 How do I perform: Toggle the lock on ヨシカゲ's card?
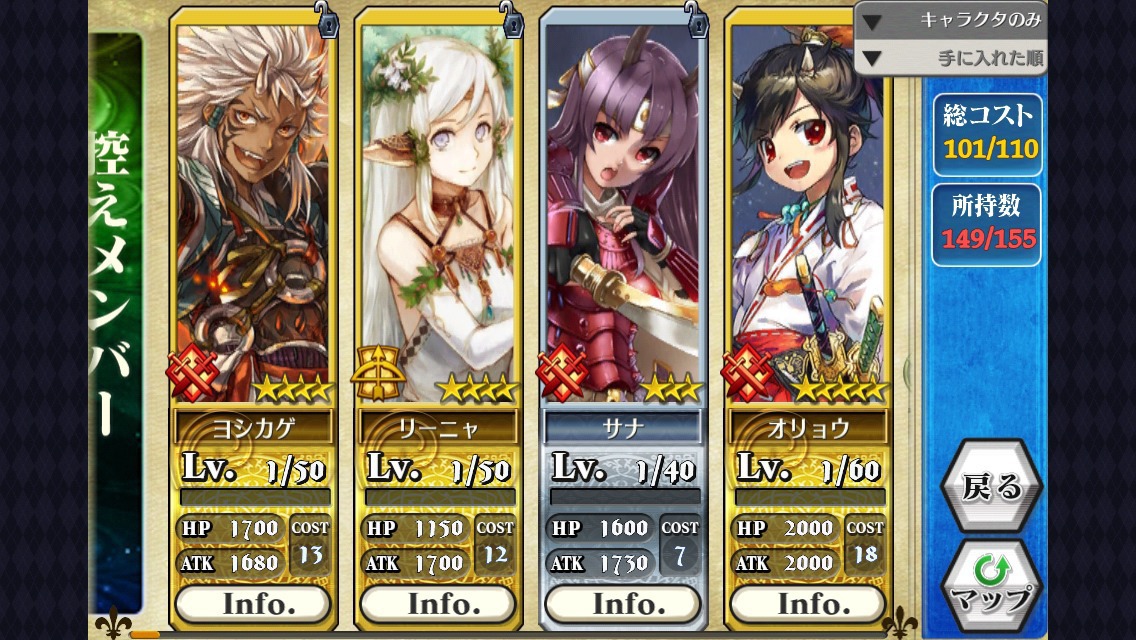click(x=327, y=17)
